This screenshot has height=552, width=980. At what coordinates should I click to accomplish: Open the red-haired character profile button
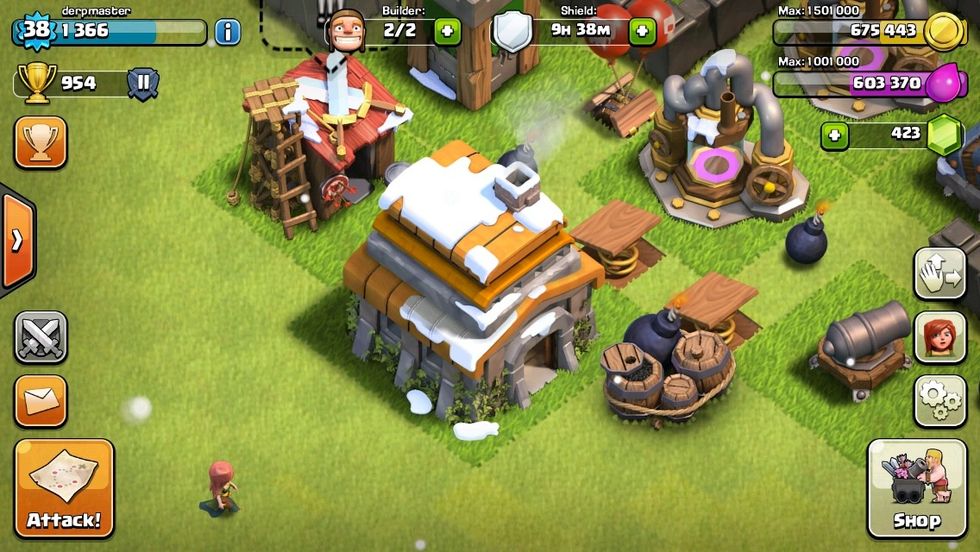click(x=940, y=337)
